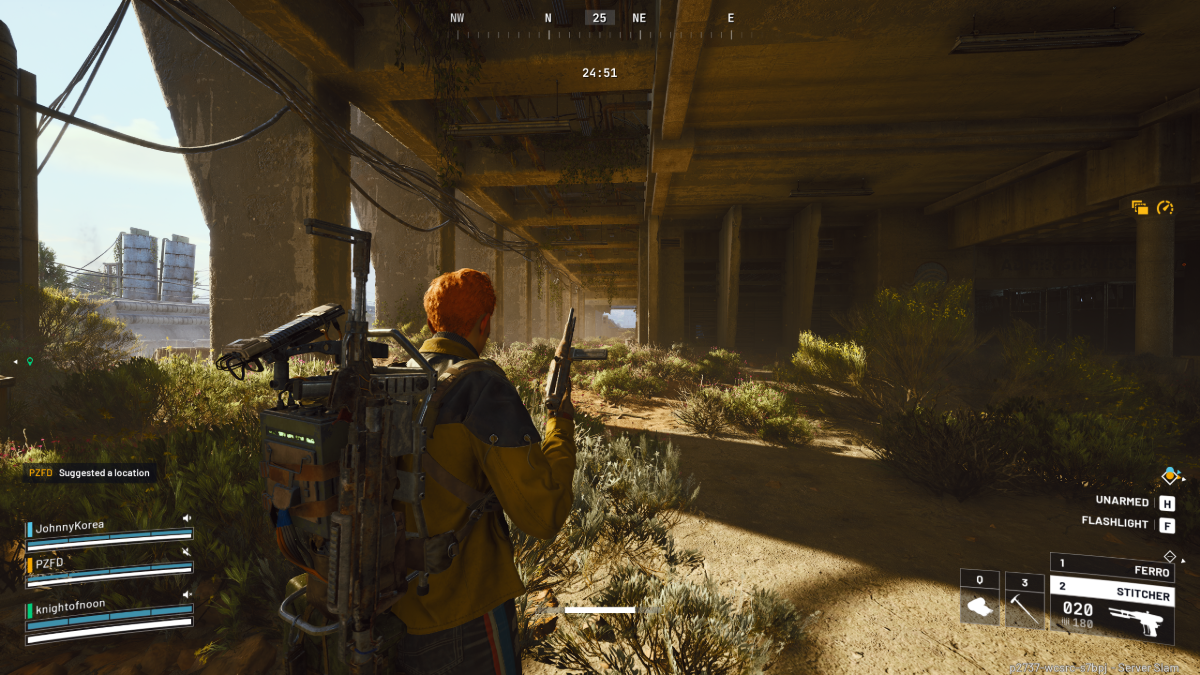This screenshot has height=675, width=1200.
Task: Click the PZFD suggested location notification
Action: (90, 473)
